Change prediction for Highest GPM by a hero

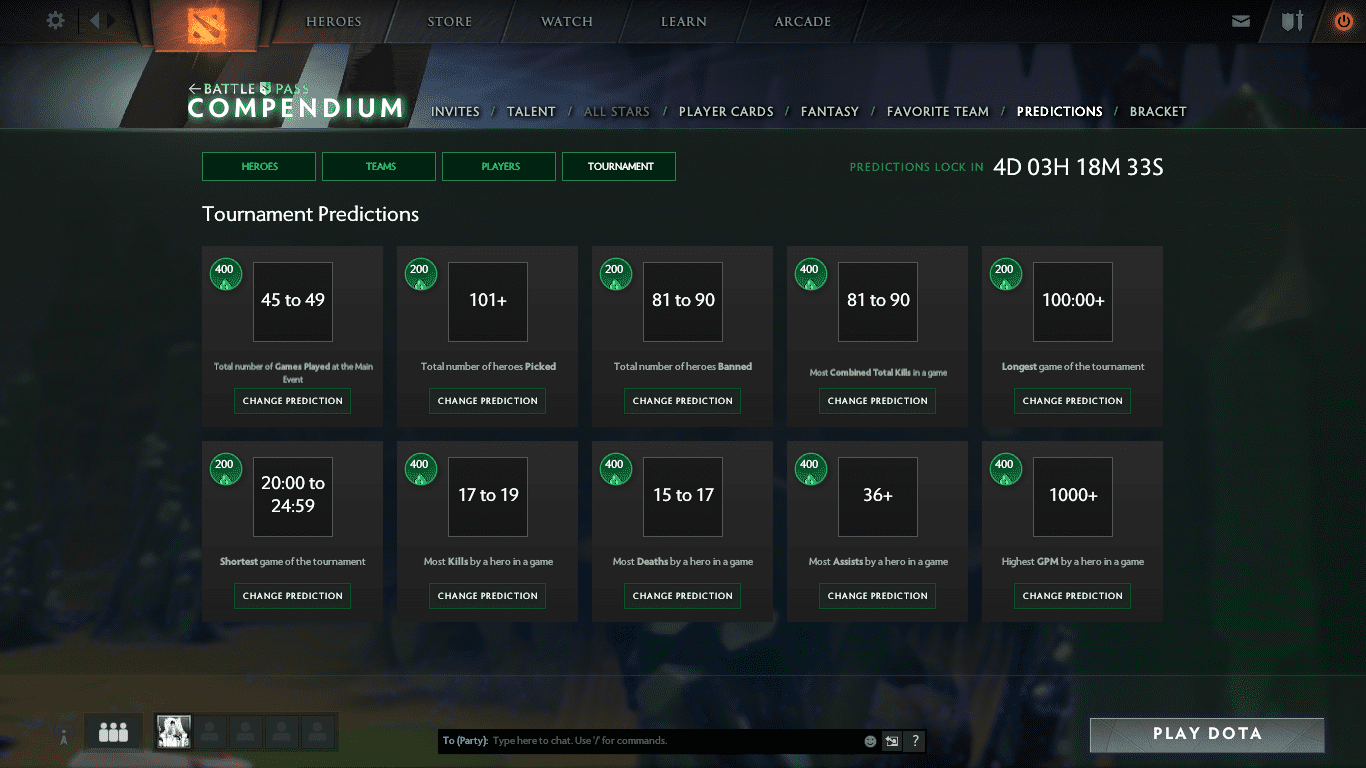tap(1073, 596)
